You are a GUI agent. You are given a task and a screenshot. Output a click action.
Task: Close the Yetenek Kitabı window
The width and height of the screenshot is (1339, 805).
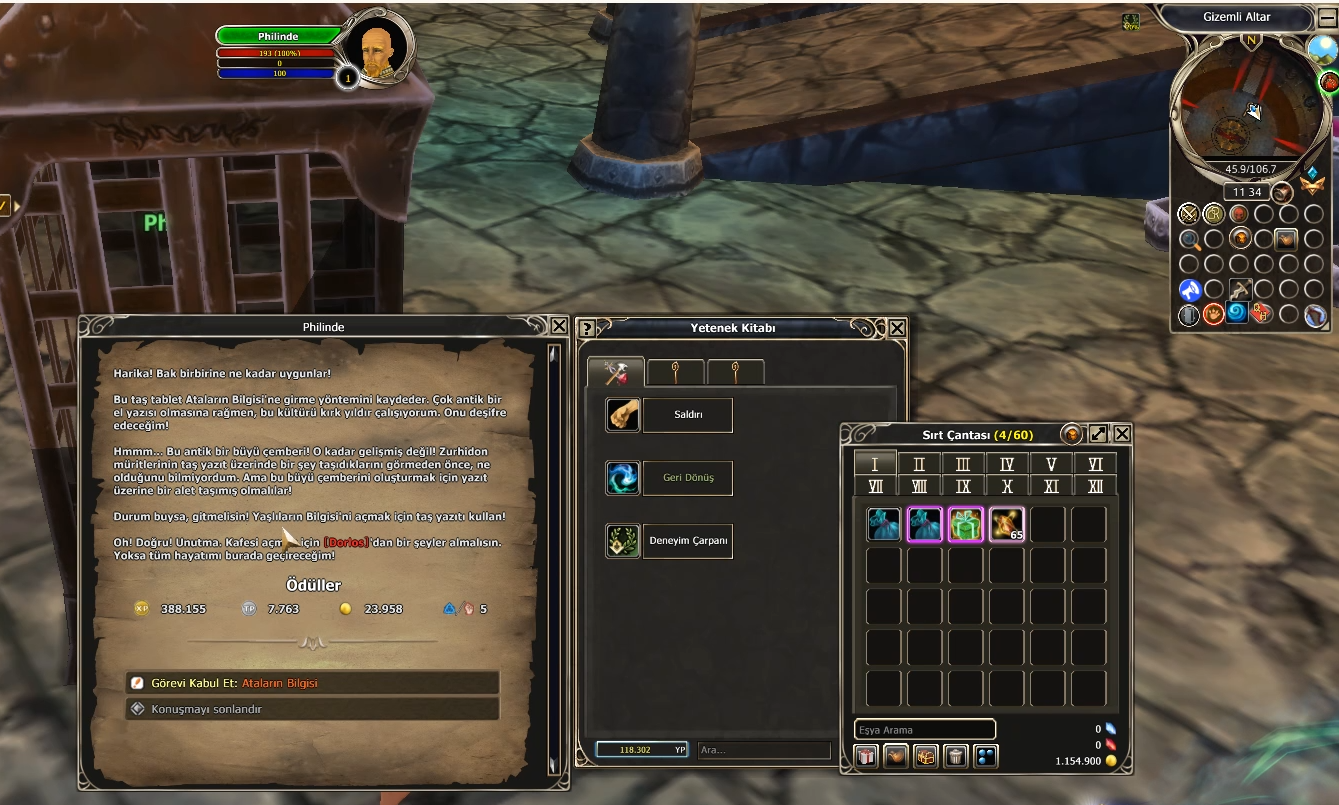897,327
